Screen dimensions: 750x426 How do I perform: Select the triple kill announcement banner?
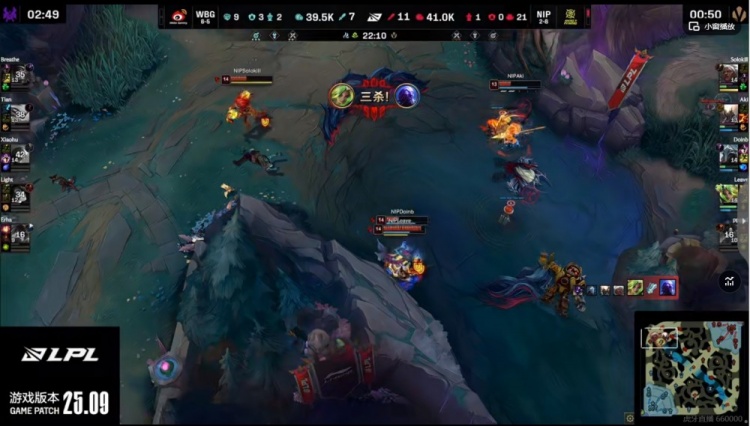374,96
